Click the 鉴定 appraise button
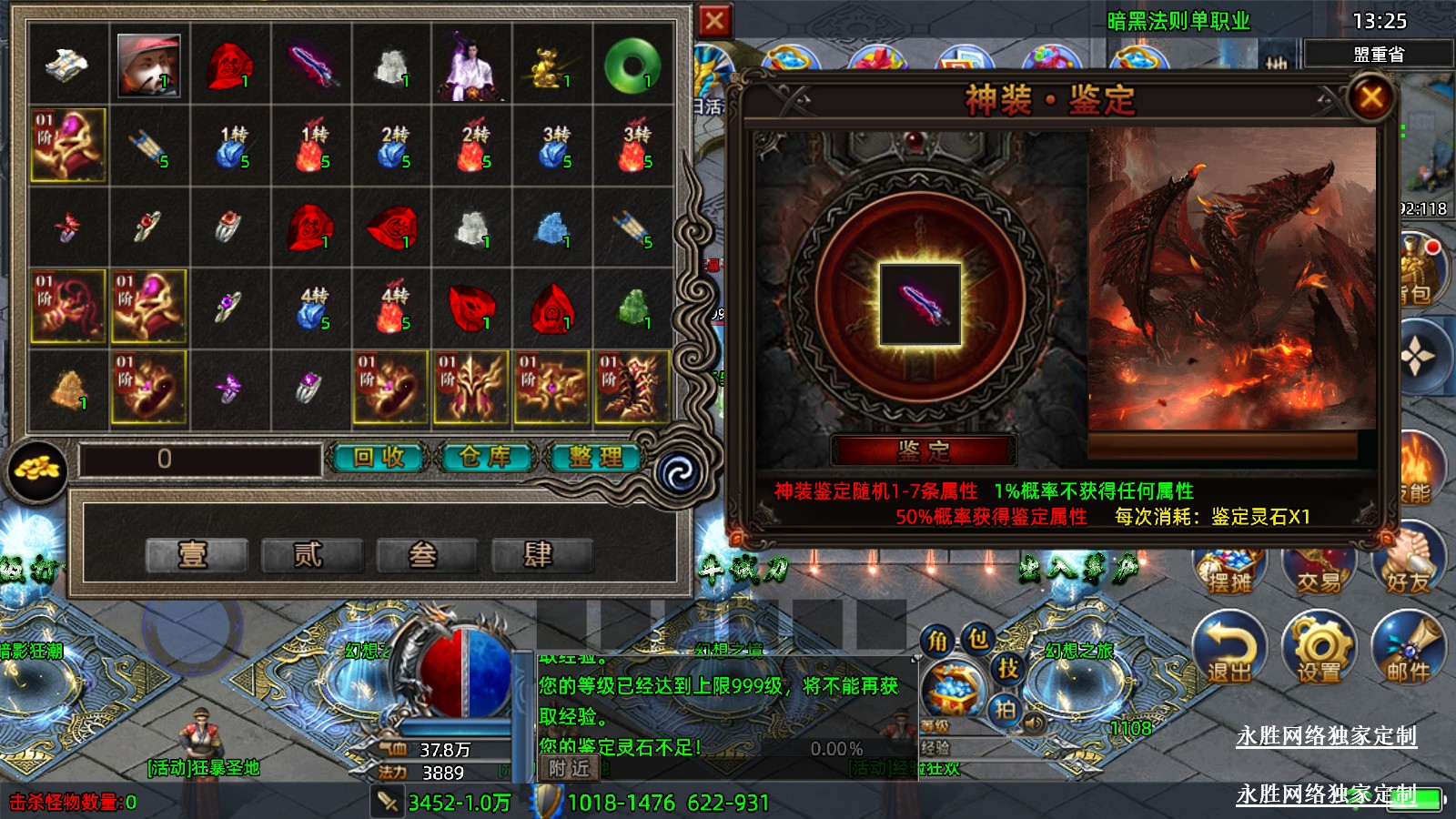Screen dimensions: 1456x819 pyautogui.click(x=923, y=450)
